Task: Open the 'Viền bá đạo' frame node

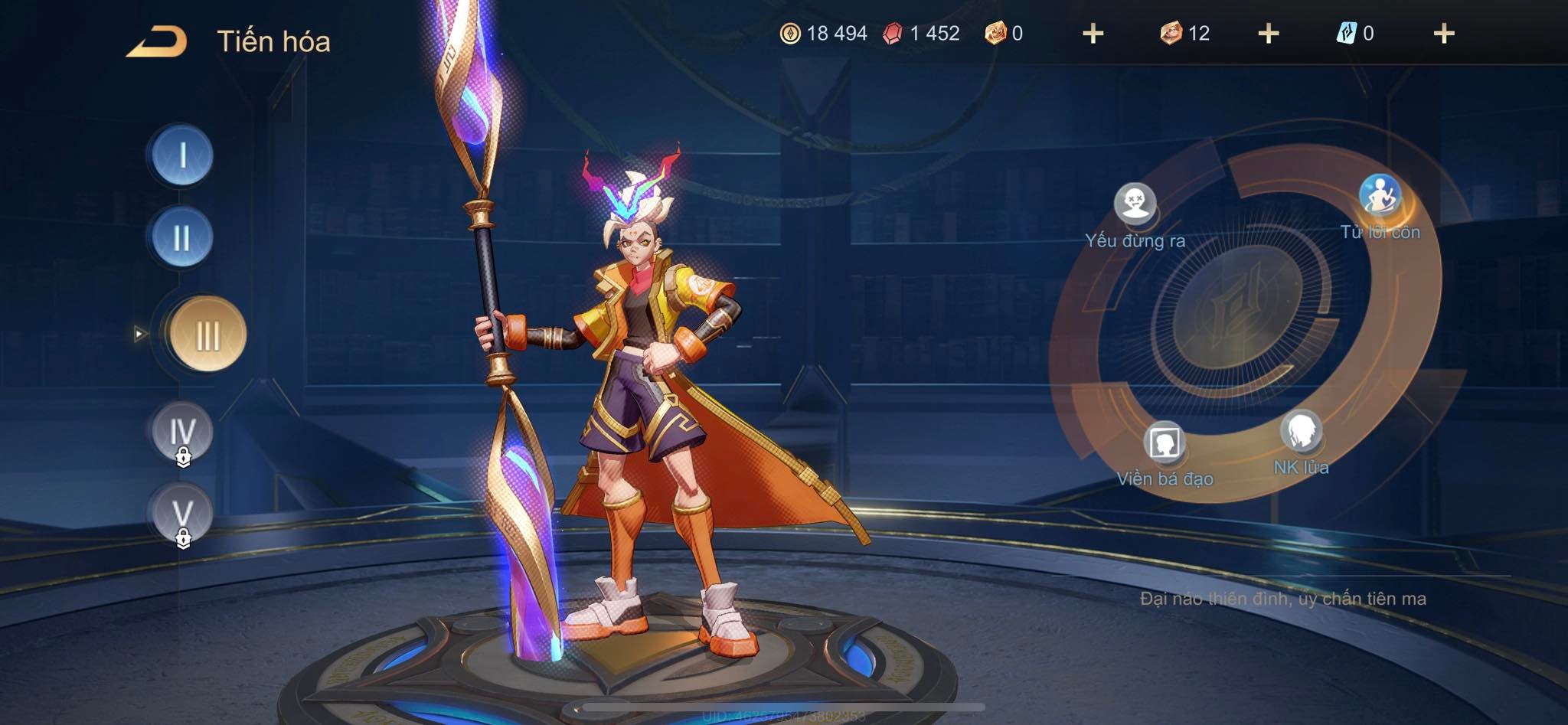Action: 1165,443
